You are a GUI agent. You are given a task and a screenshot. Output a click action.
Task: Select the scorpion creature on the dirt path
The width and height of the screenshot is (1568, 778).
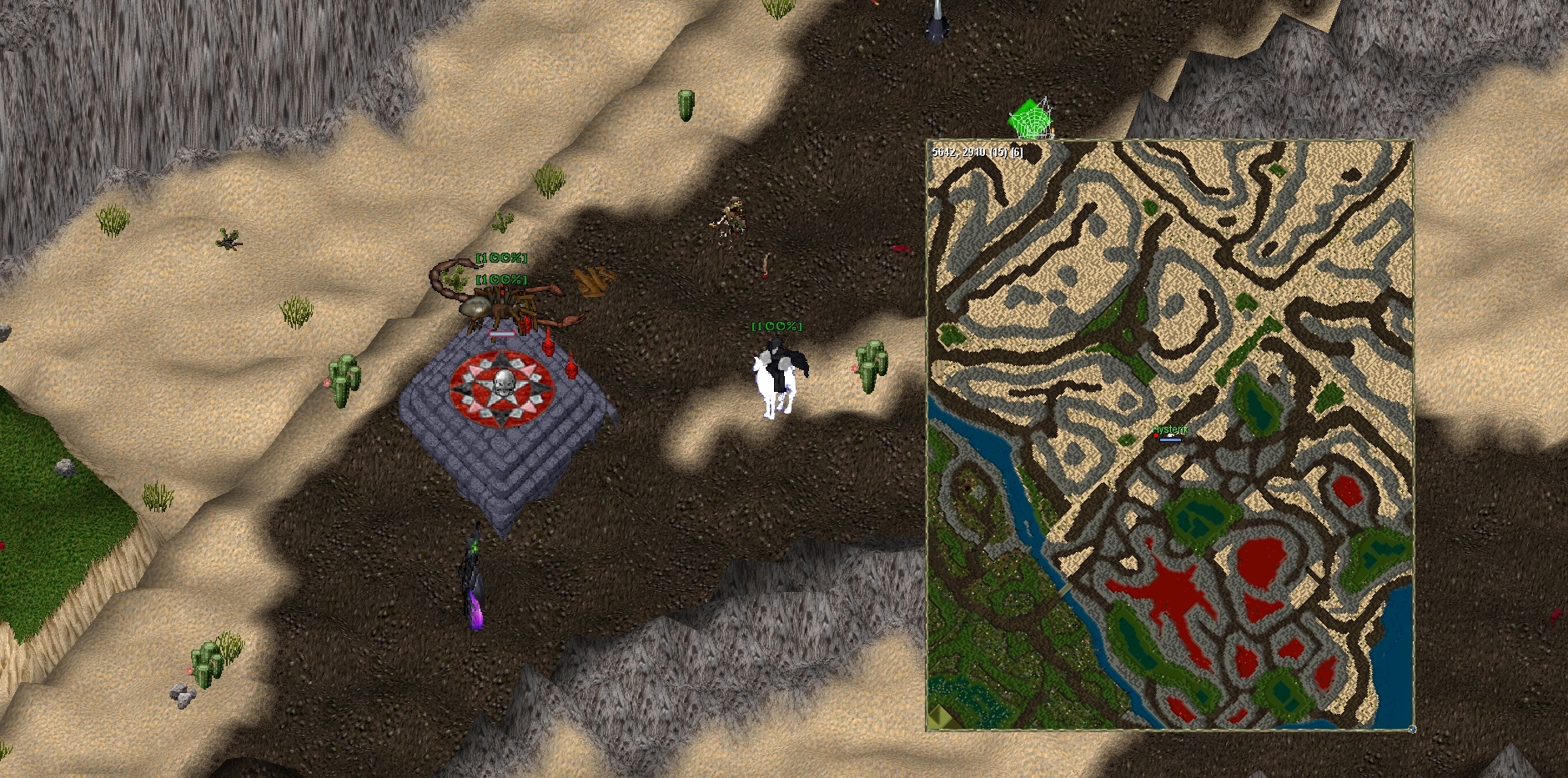[496, 307]
